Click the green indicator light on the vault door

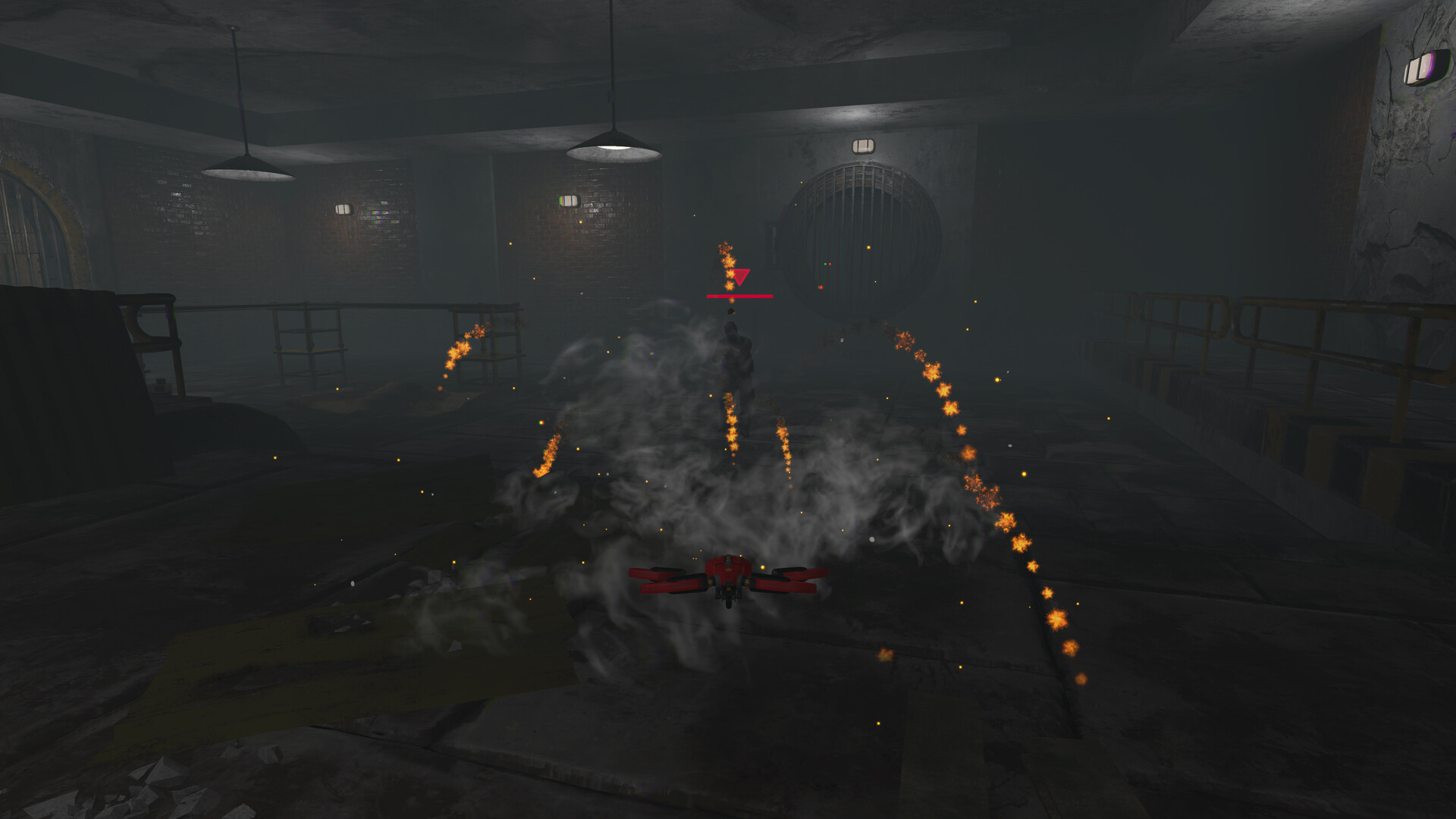825,263
